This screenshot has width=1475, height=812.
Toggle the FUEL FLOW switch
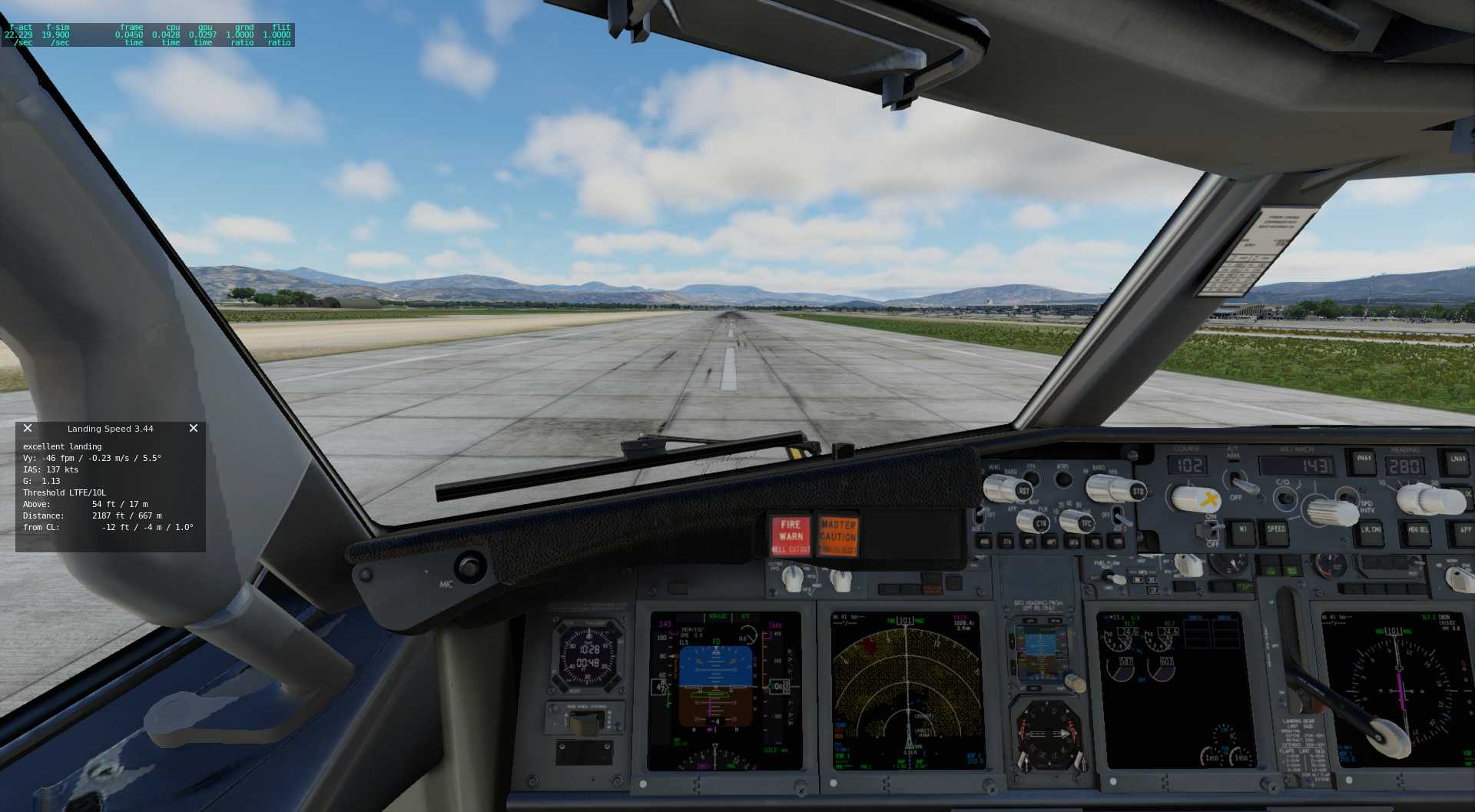1114,578
